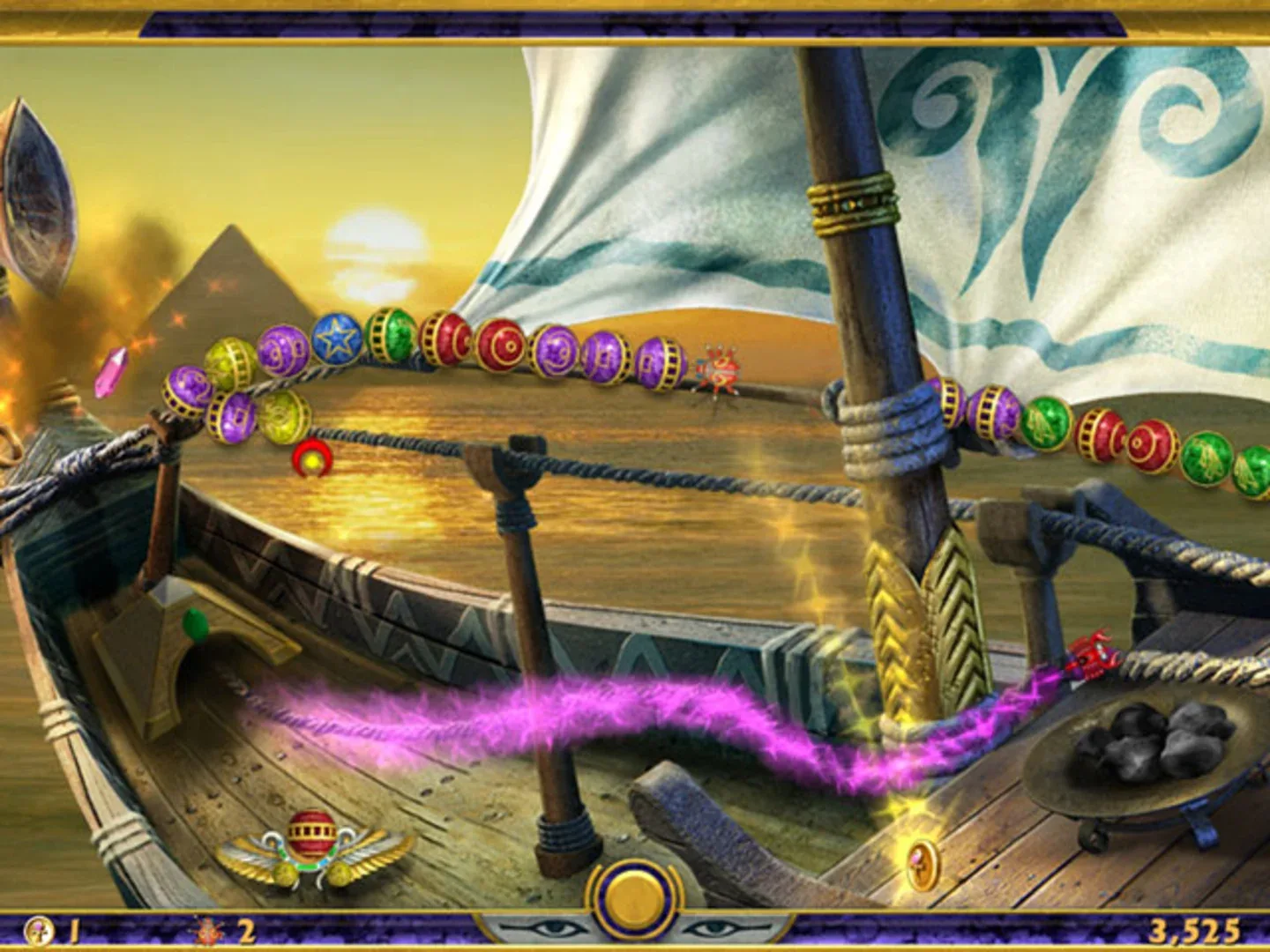Click the red scarab crawling on the right deck
The width and height of the screenshot is (1270, 952).
coord(1090,657)
